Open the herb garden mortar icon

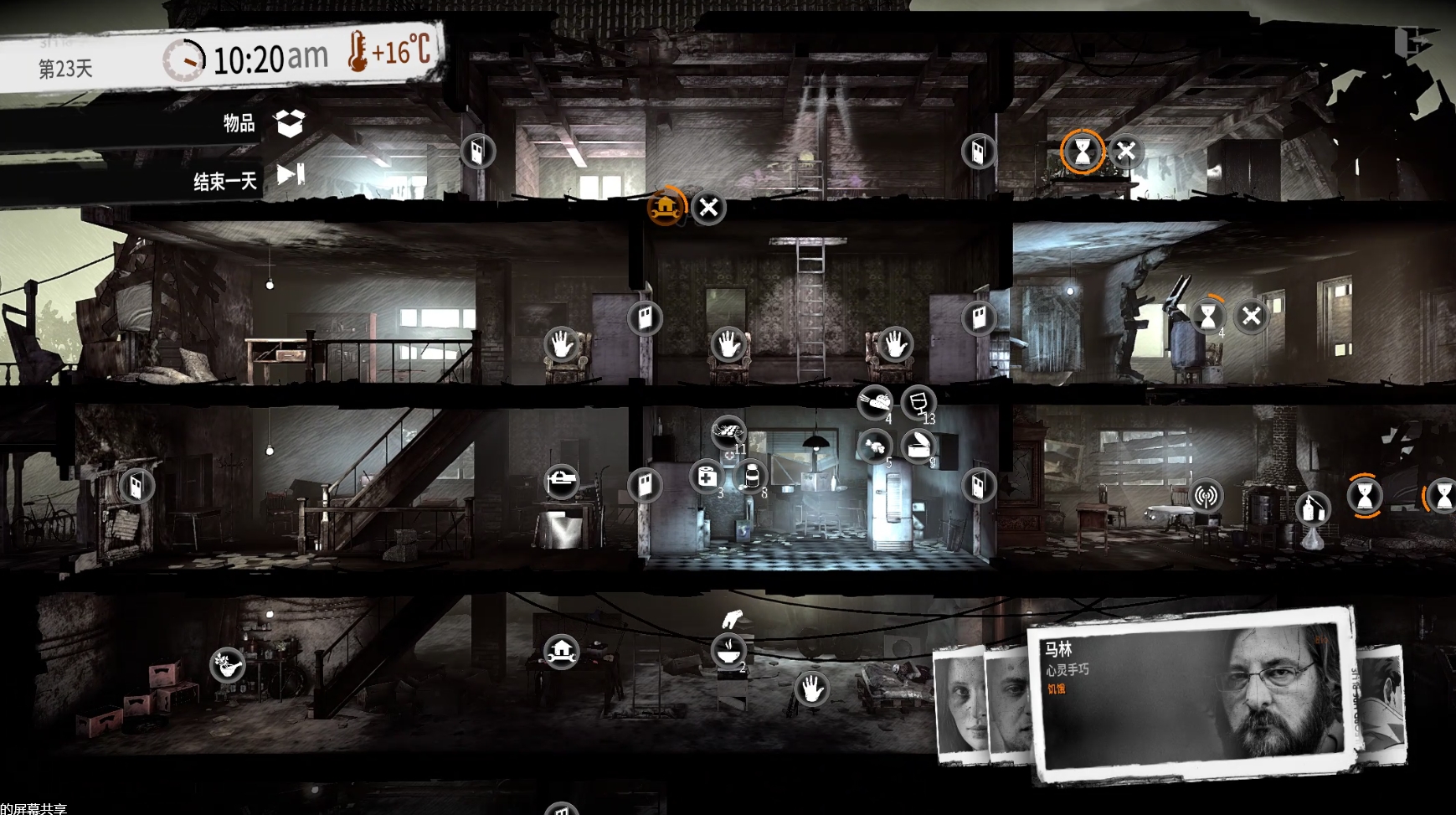pyautogui.click(x=227, y=666)
